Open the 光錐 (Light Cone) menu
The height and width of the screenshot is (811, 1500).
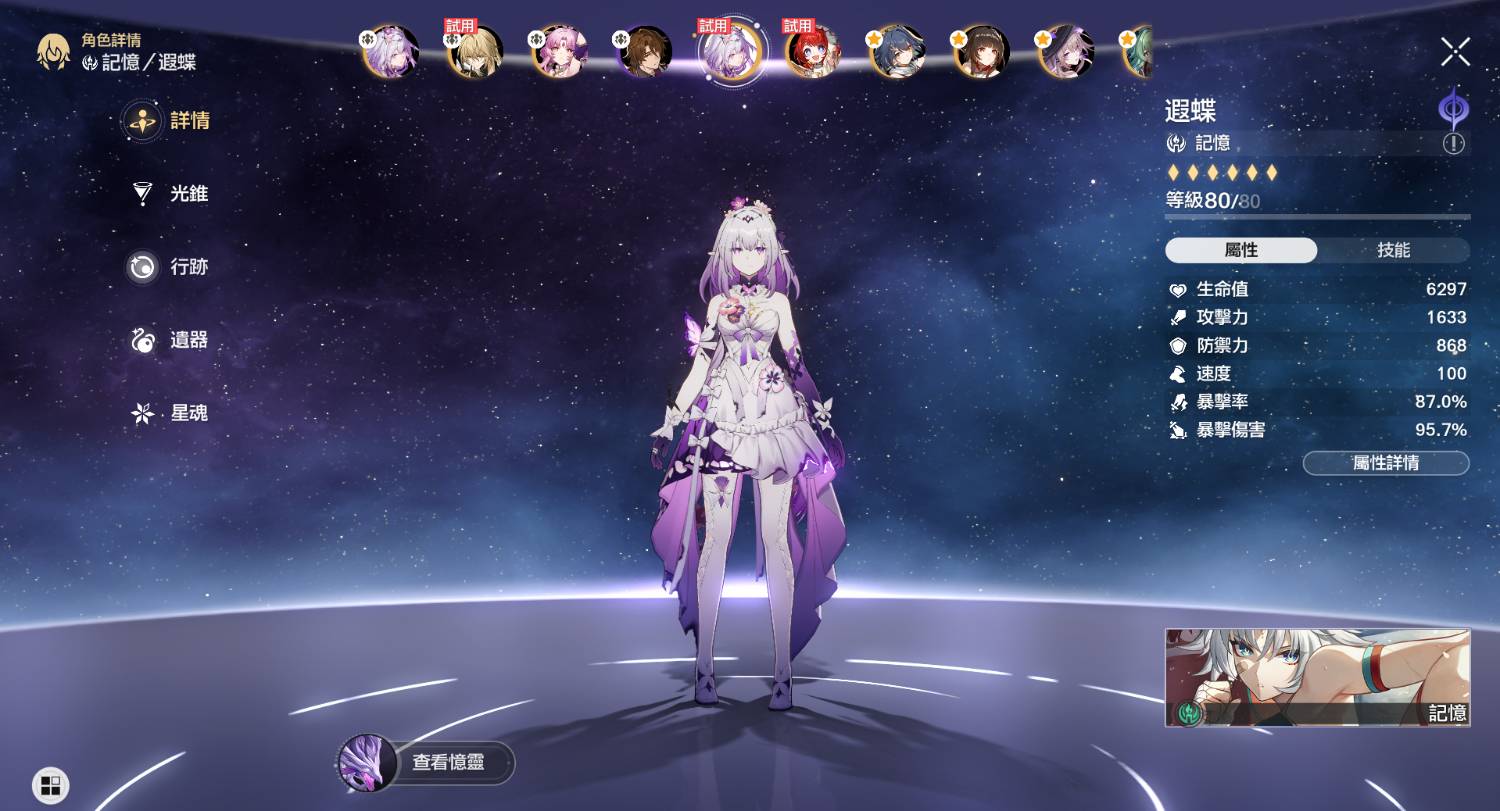pyautogui.click(x=170, y=194)
